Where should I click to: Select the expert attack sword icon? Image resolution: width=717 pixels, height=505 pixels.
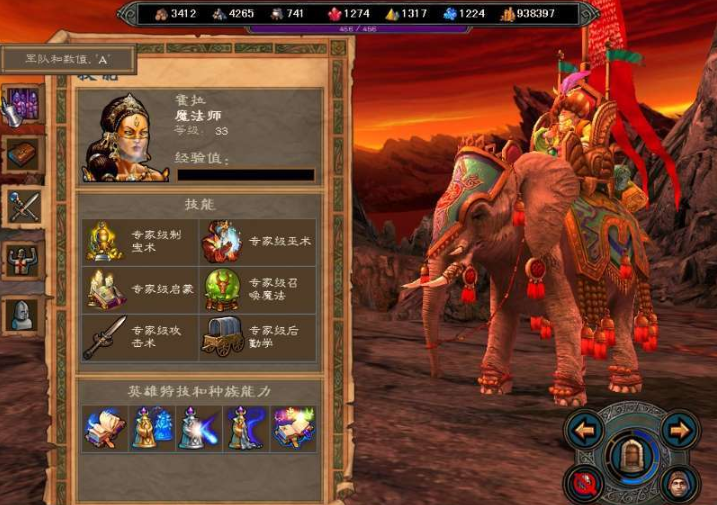(x=106, y=338)
